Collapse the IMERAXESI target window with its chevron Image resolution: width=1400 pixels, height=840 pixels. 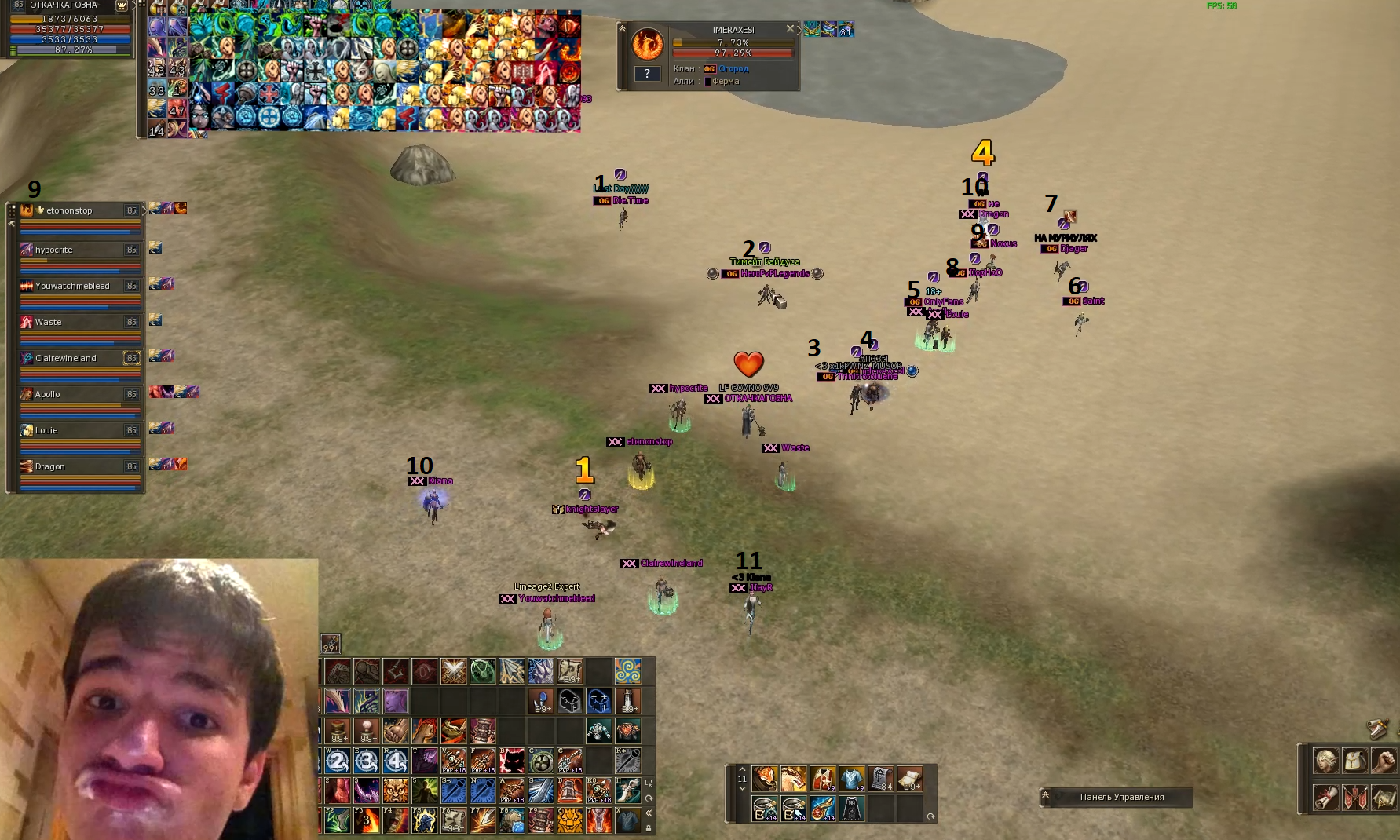tap(622, 30)
